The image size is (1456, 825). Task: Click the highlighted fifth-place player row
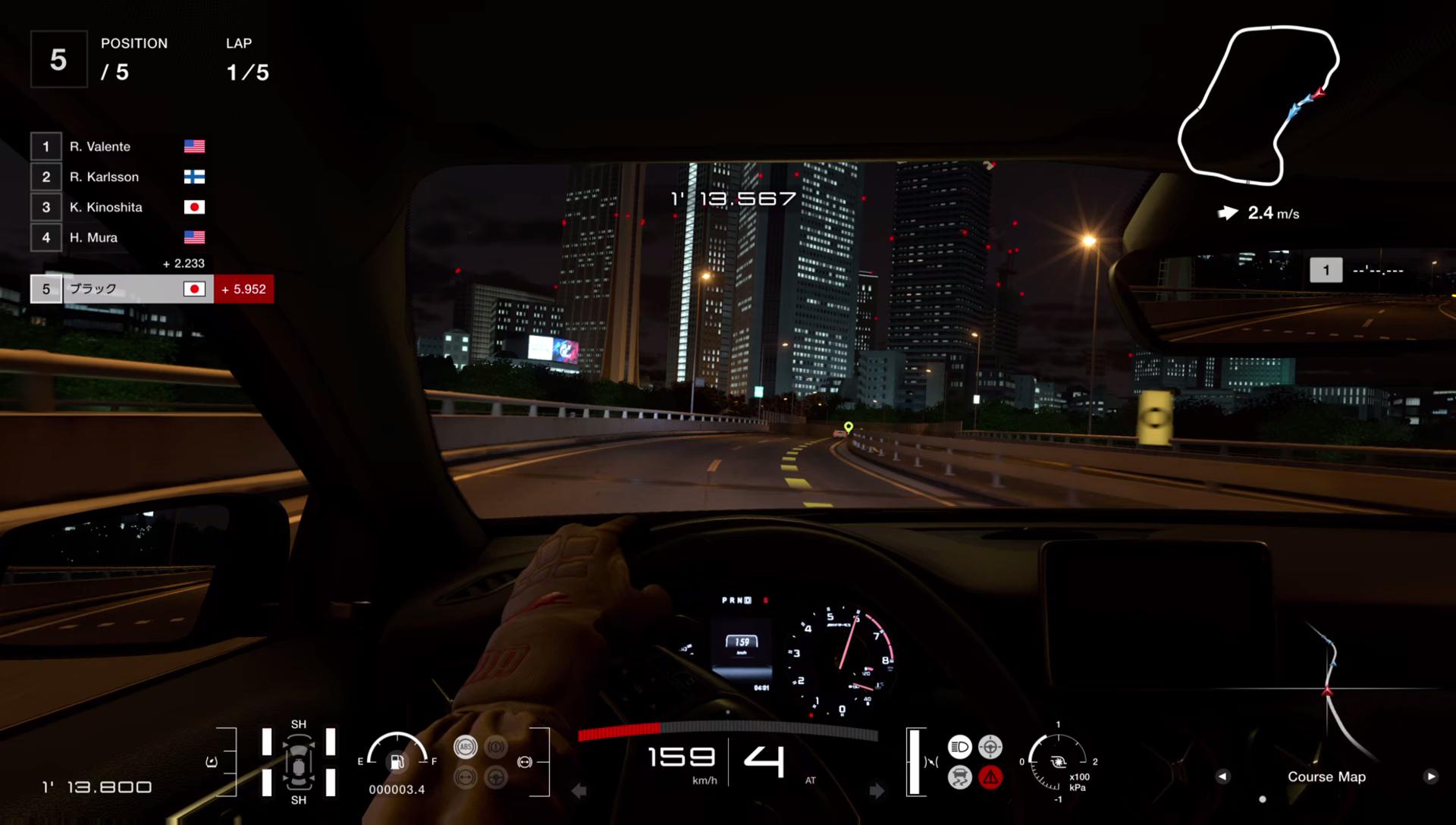tap(121, 289)
